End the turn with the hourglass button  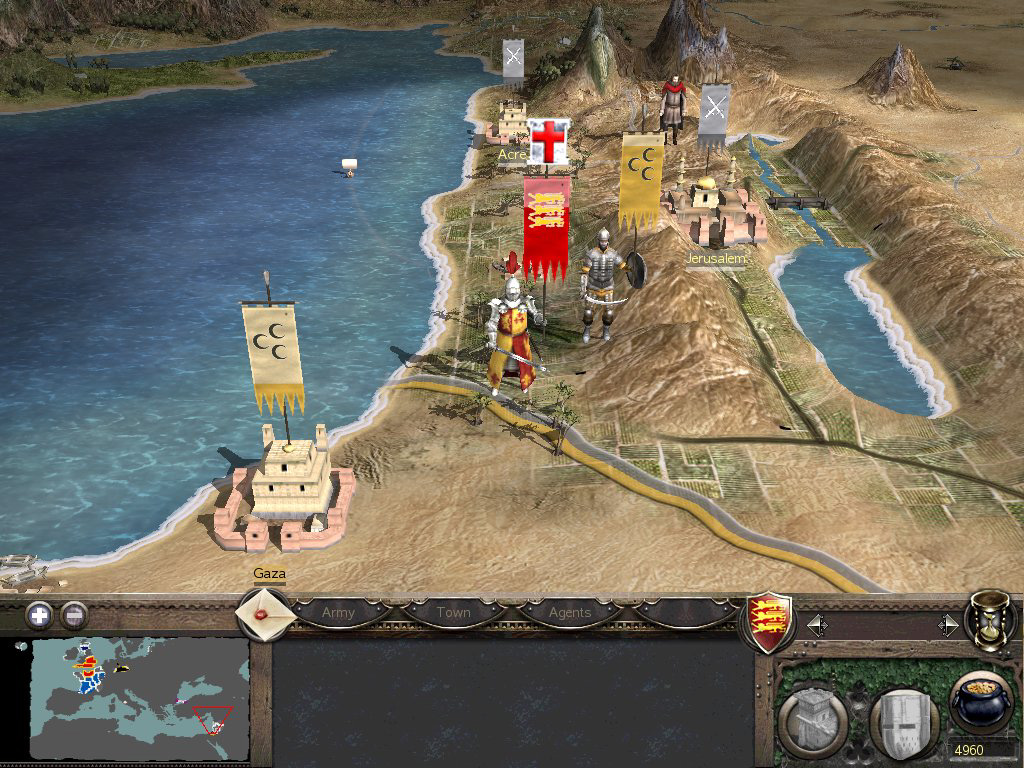click(x=990, y=620)
